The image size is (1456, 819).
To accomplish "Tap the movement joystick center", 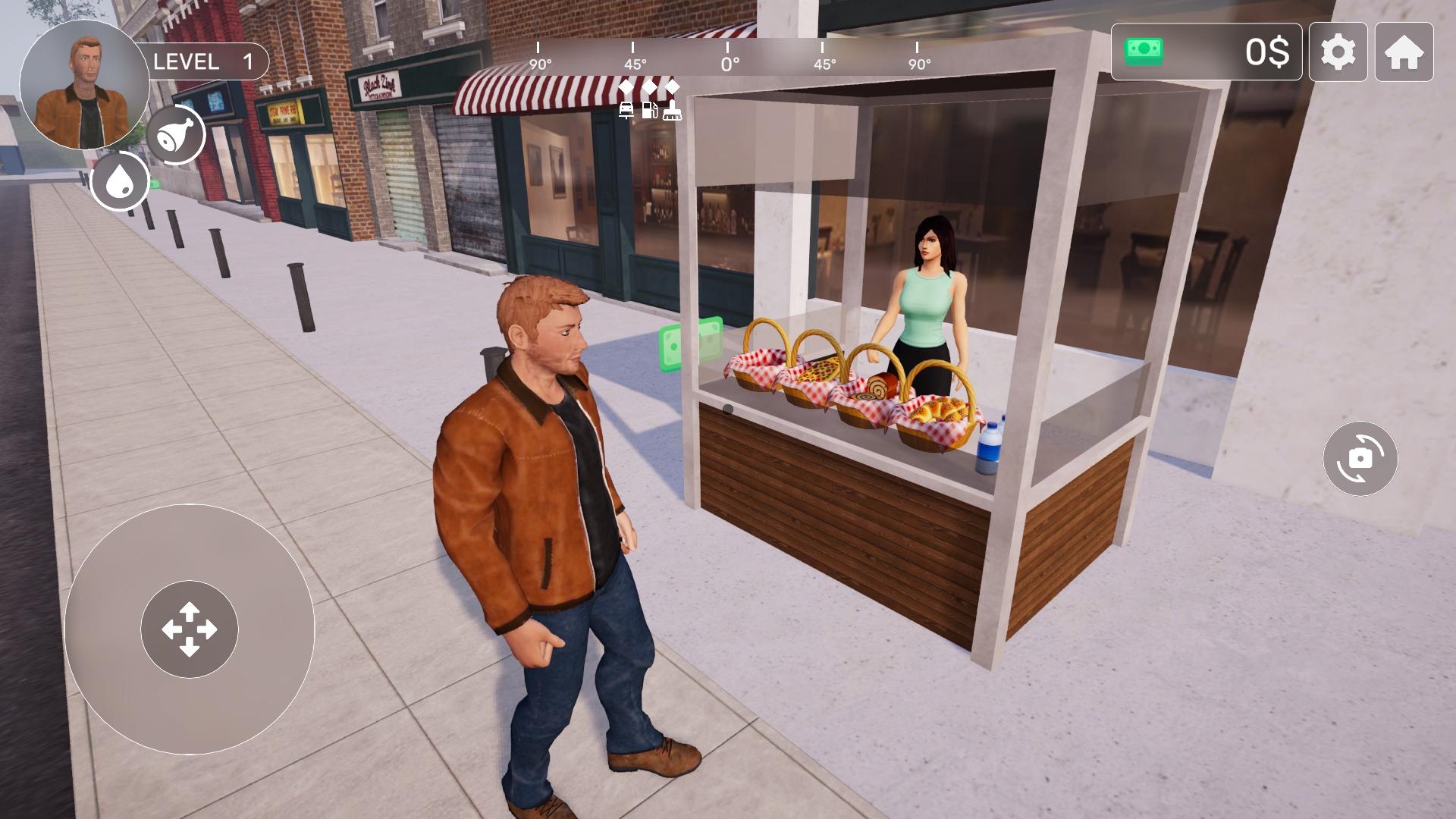I will point(190,629).
